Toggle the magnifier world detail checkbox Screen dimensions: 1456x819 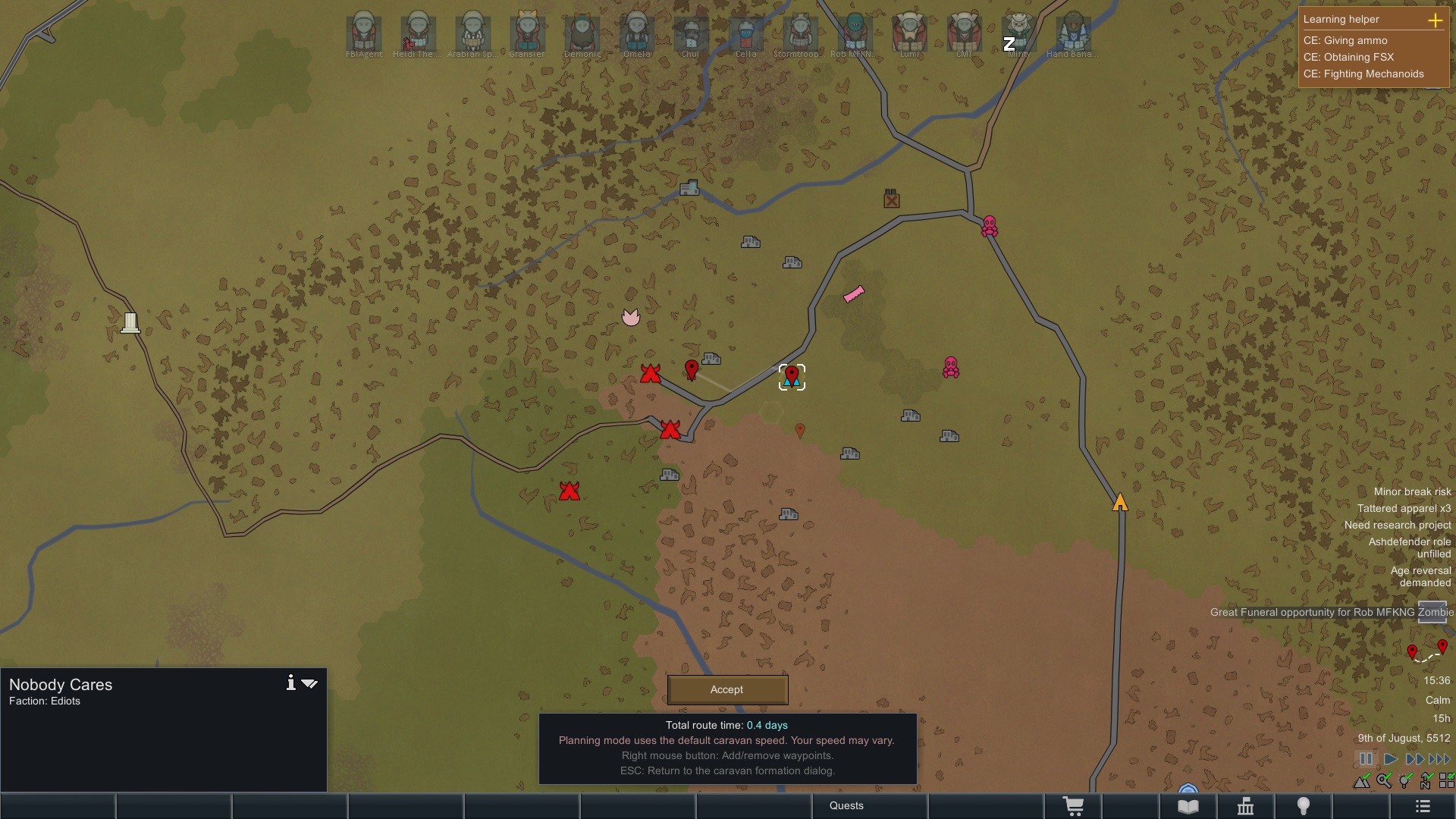coord(1385,781)
